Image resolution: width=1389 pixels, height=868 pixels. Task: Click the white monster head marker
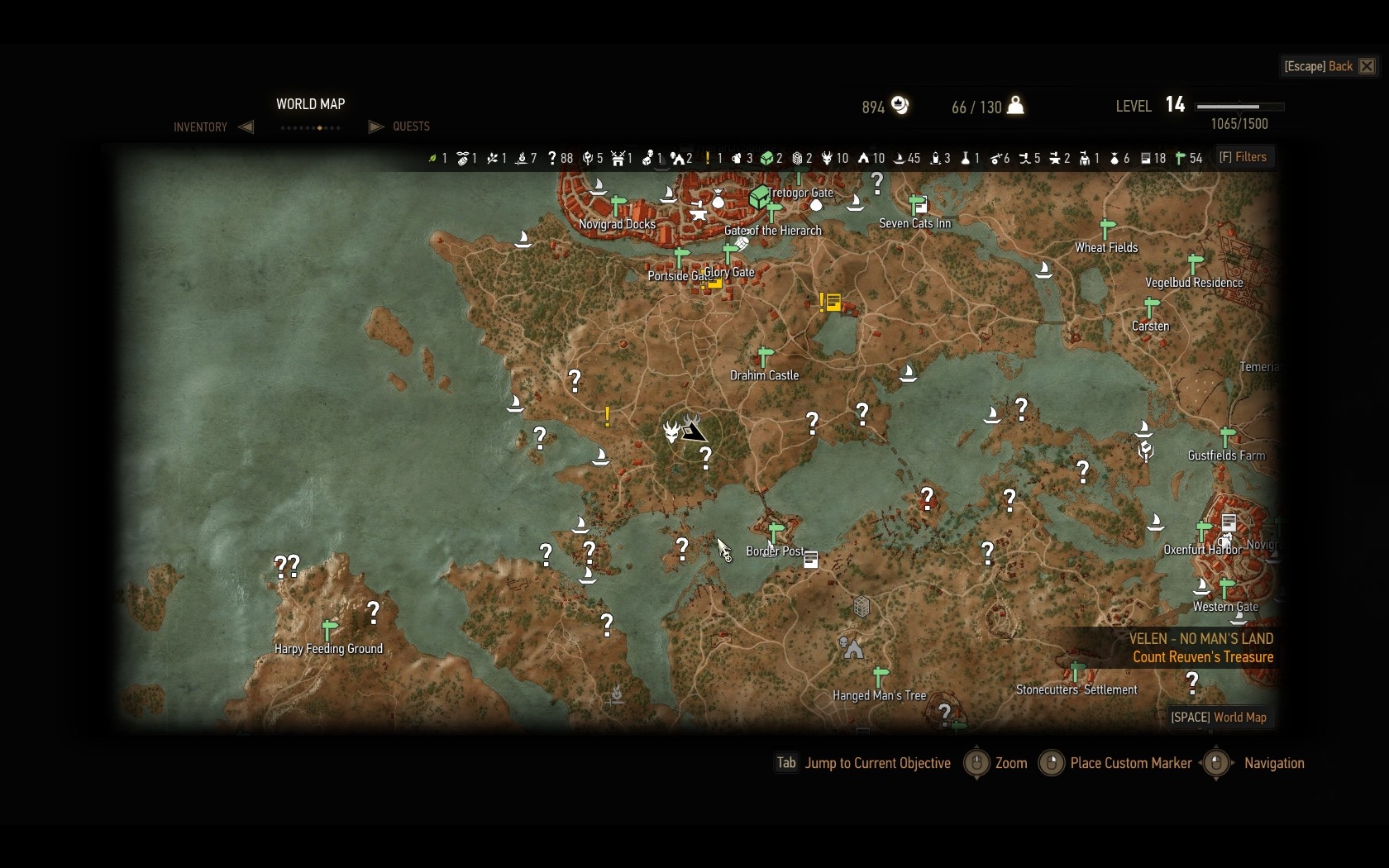(671, 431)
